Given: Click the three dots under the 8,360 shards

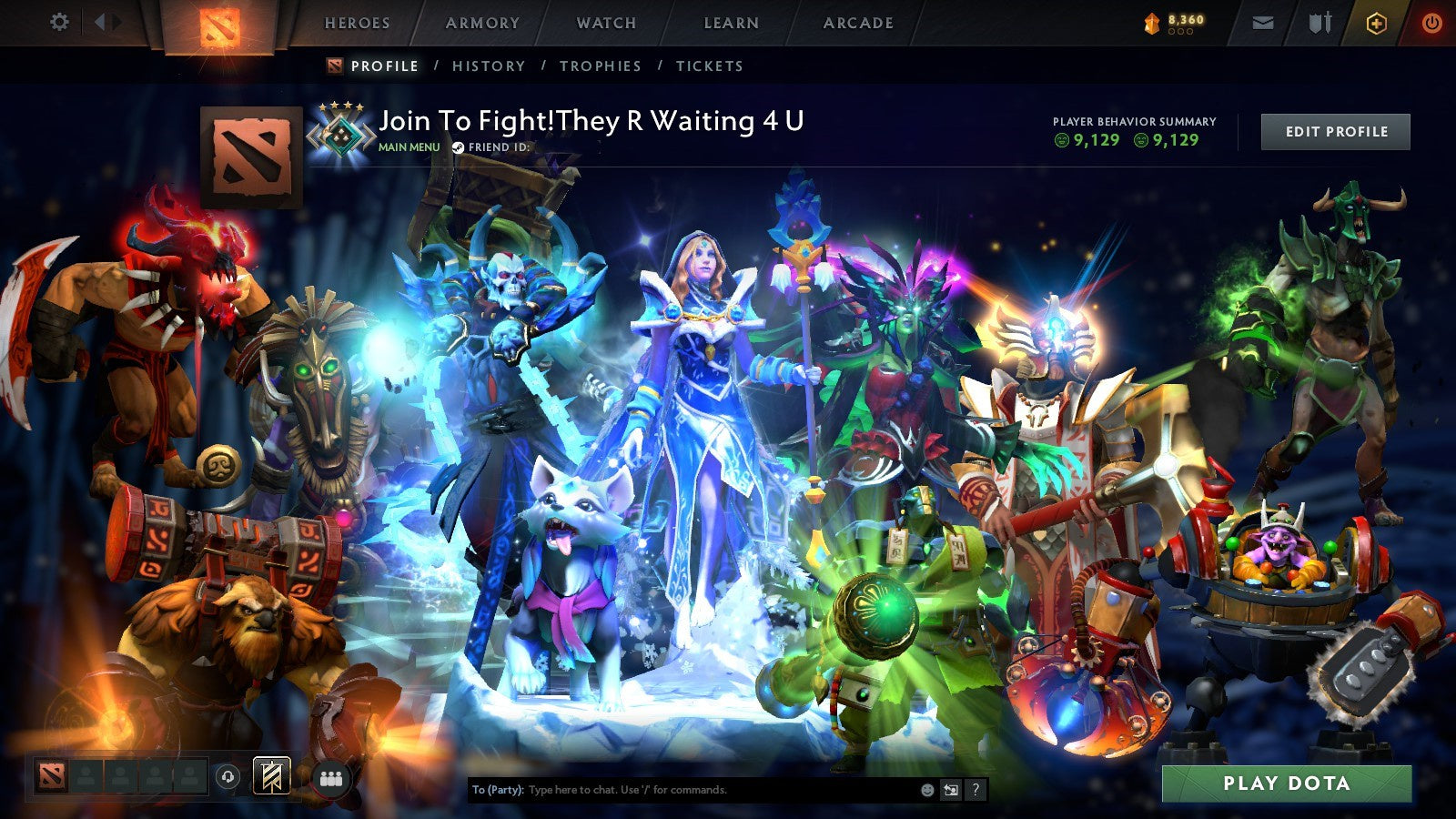Looking at the screenshot, I should [1182, 31].
